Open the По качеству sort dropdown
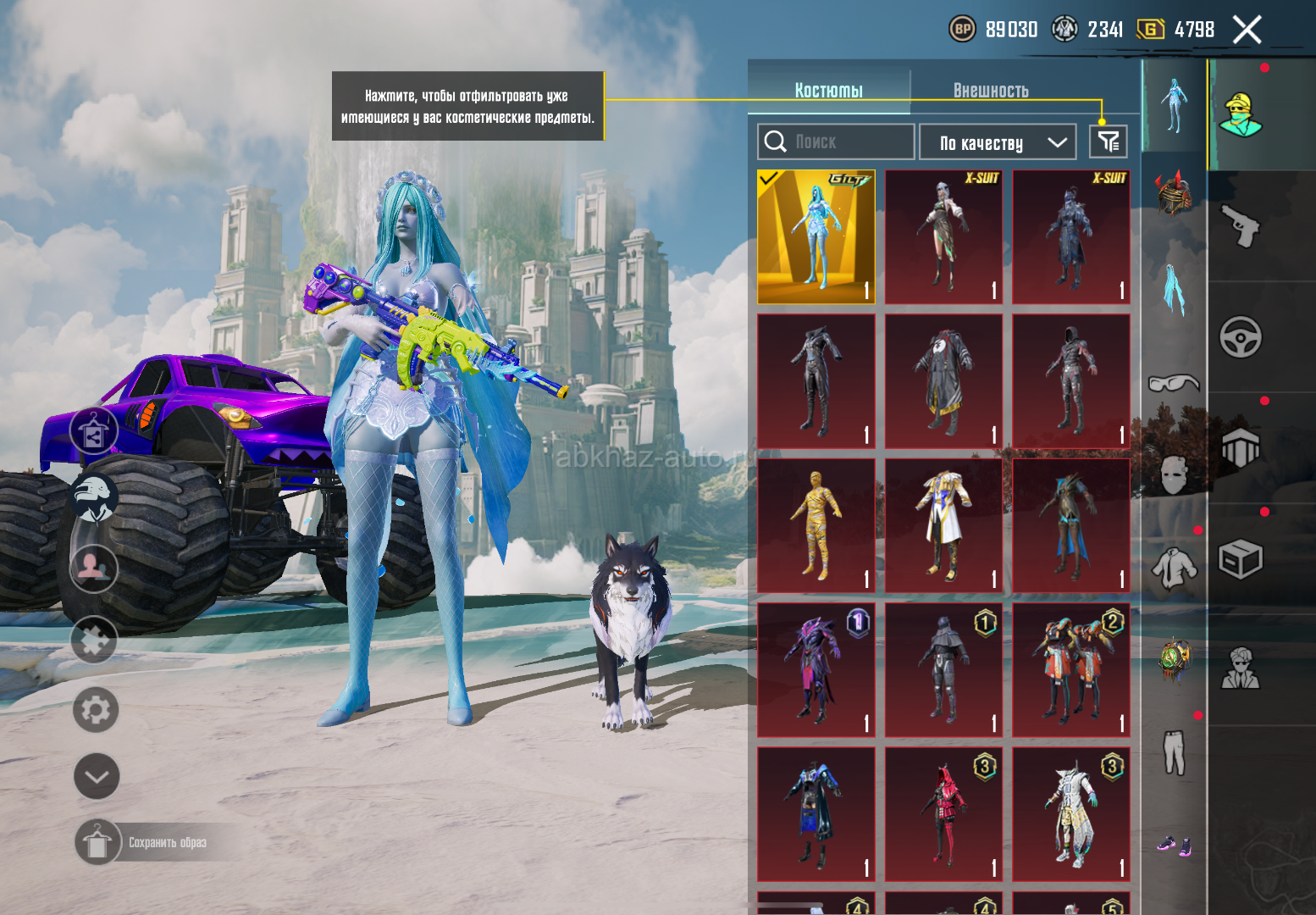1316x915 pixels. pyautogui.click(x=998, y=142)
